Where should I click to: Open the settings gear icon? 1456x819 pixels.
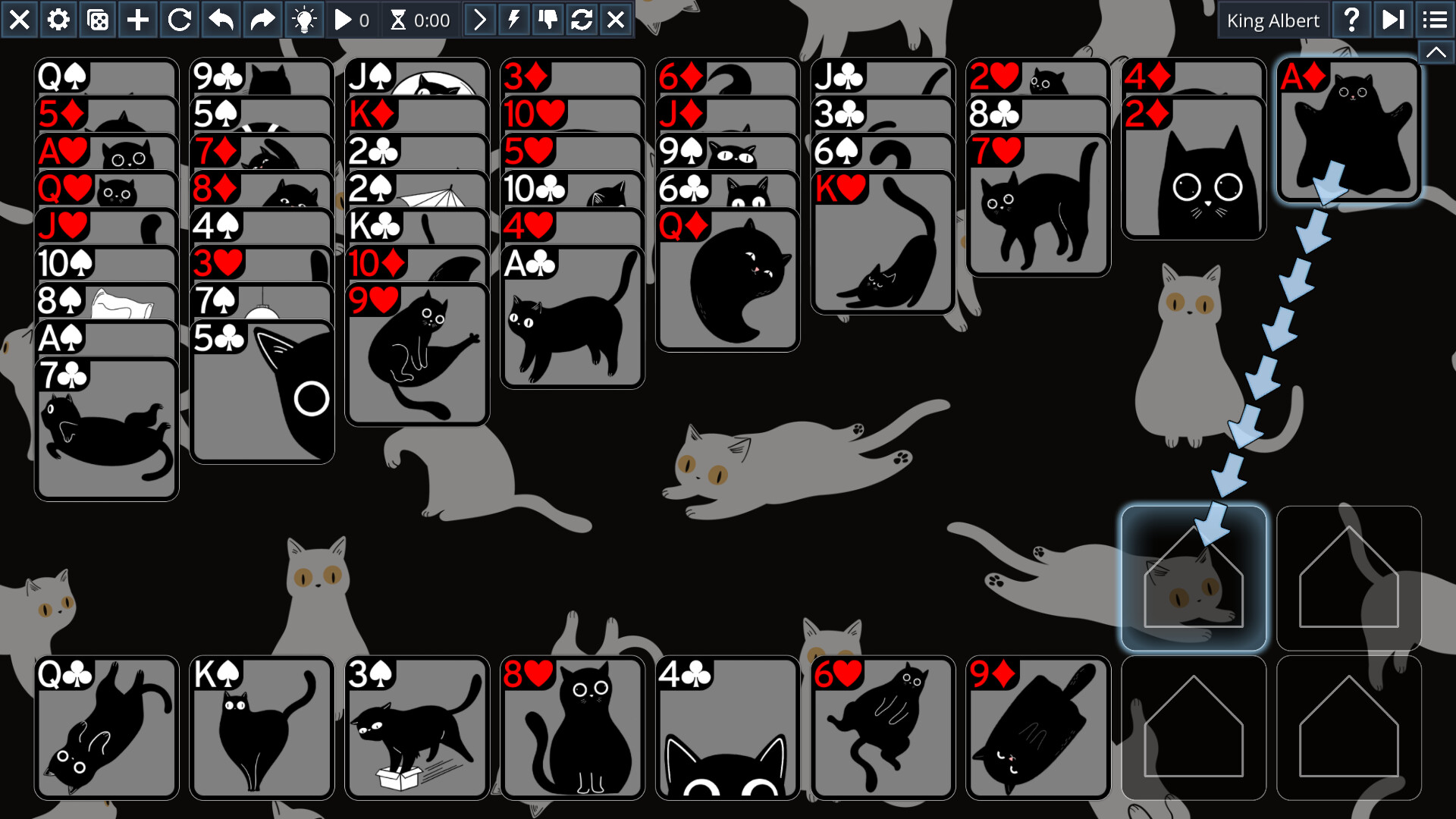pos(58,20)
